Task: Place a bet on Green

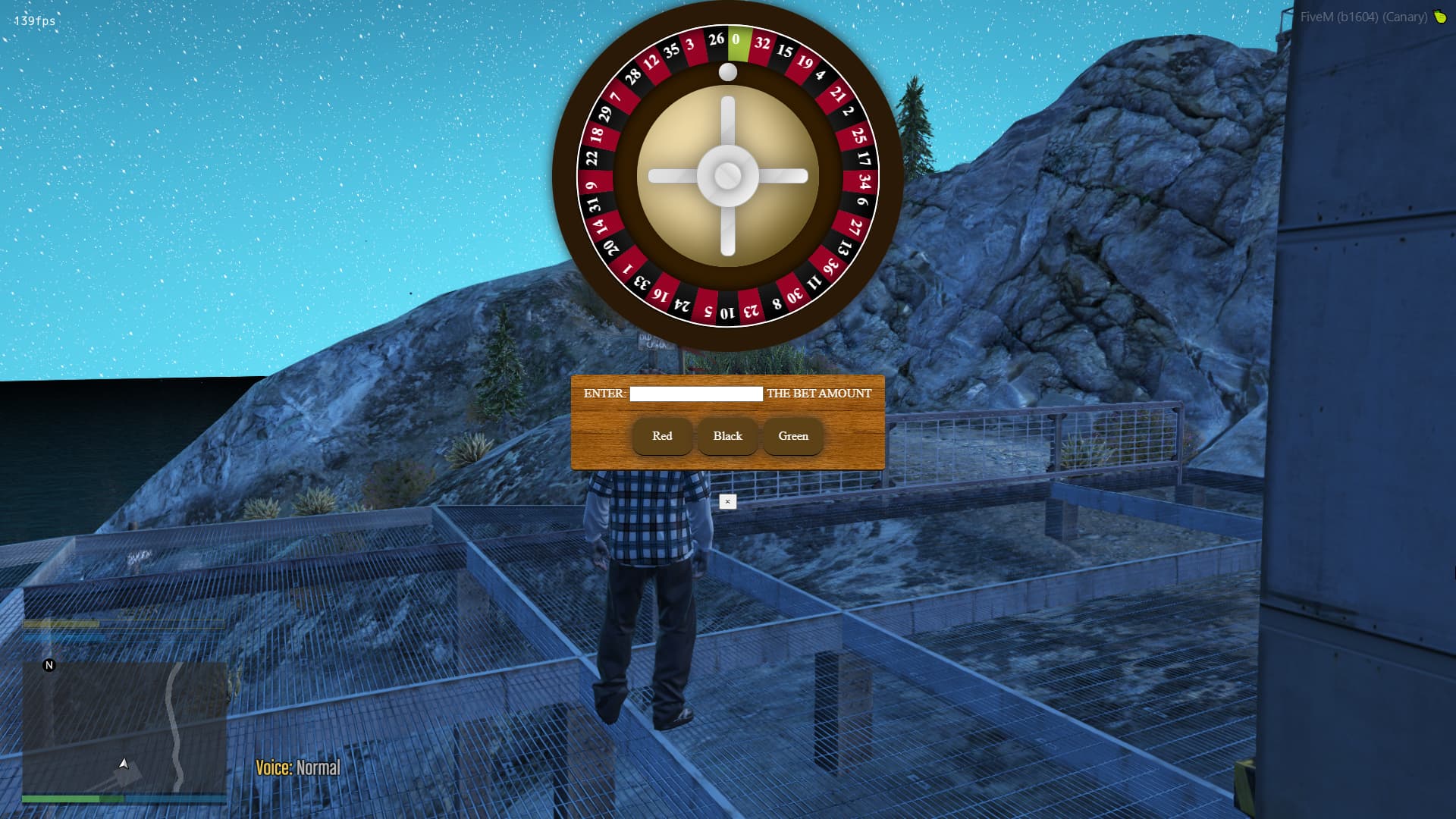Action: [x=793, y=436]
